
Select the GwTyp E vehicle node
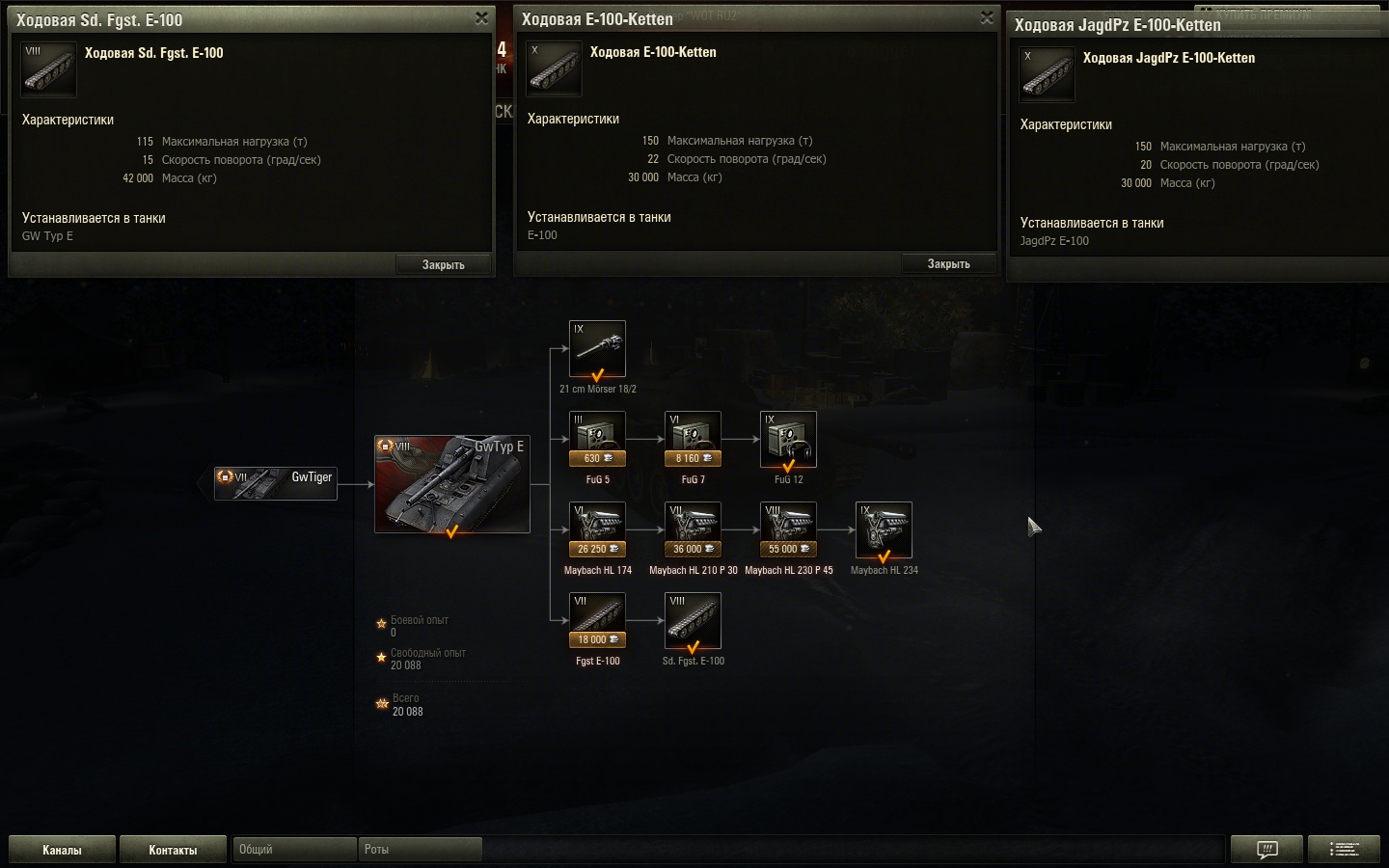(451, 484)
